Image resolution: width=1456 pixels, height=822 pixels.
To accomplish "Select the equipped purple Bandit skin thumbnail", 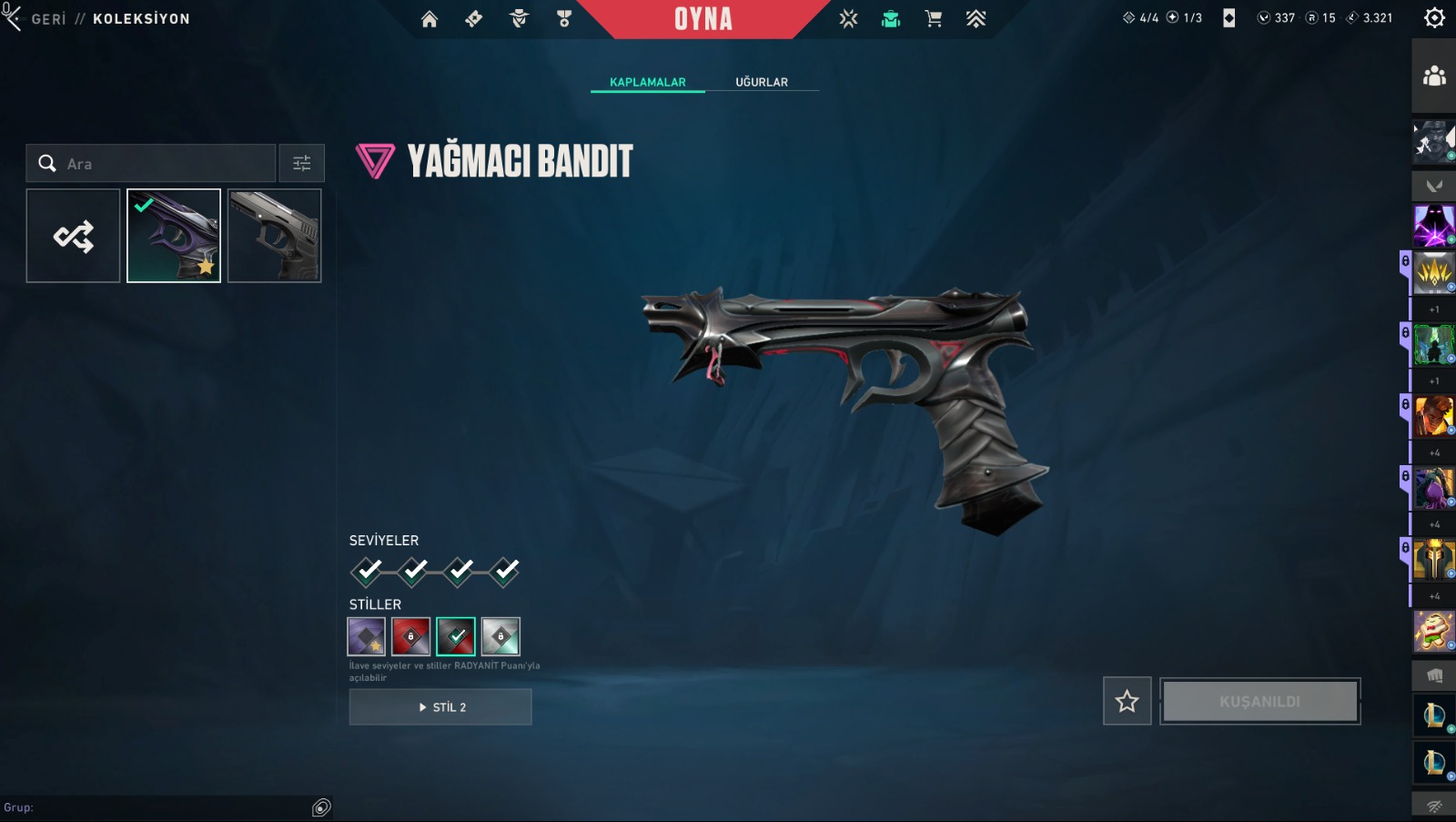I will point(174,236).
